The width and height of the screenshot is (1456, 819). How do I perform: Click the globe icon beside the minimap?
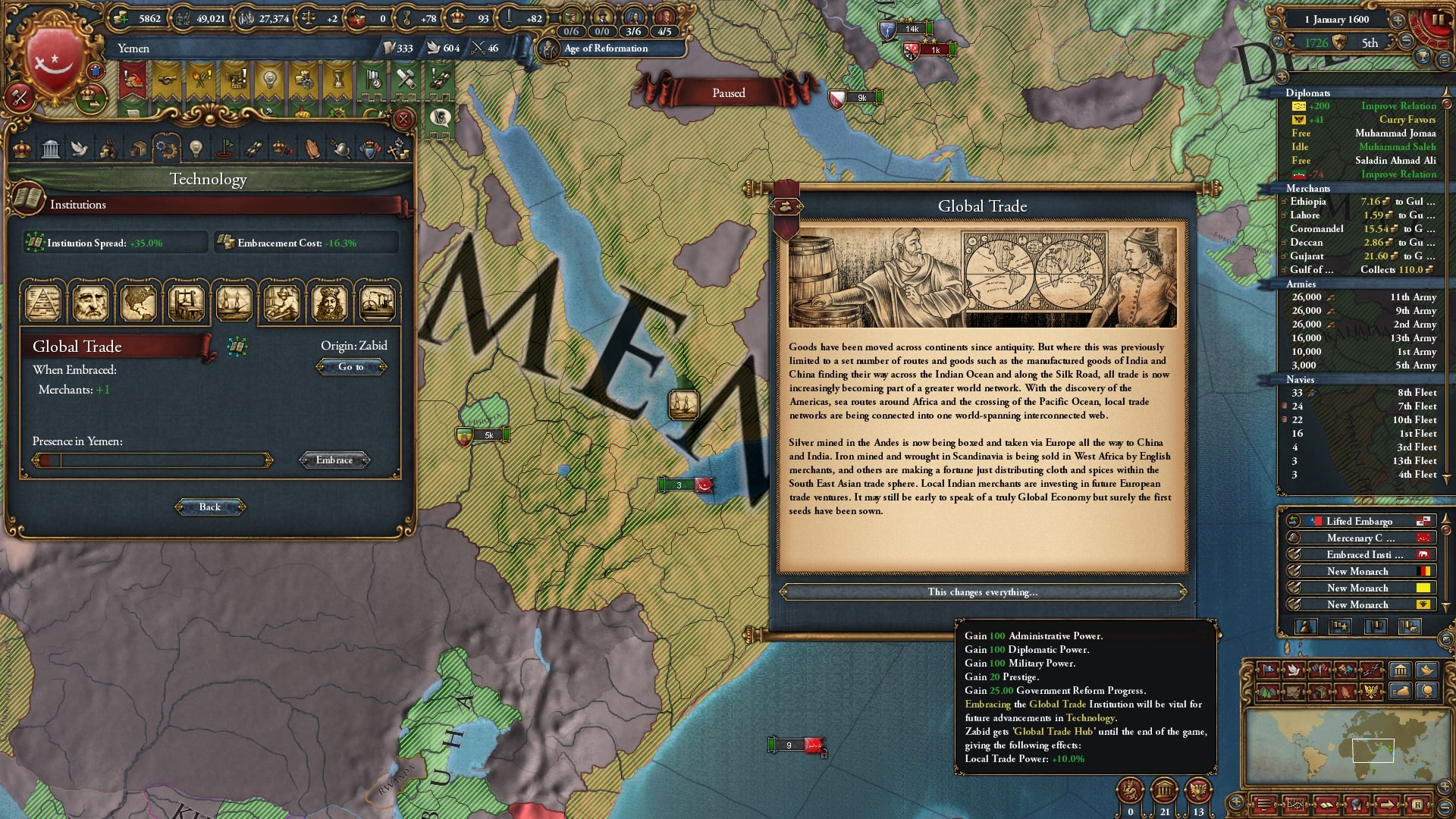point(1426,692)
